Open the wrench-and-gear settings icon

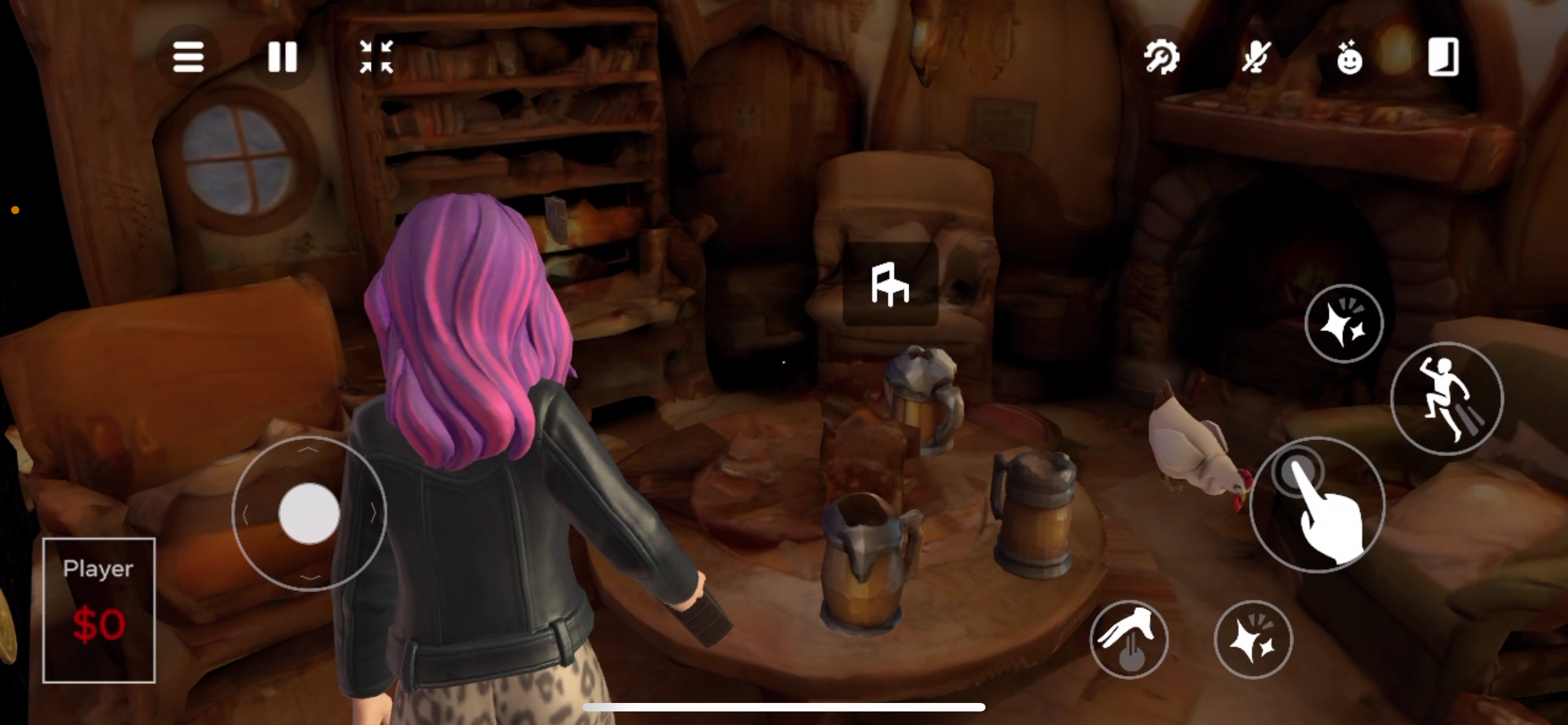tap(1162, 57)
